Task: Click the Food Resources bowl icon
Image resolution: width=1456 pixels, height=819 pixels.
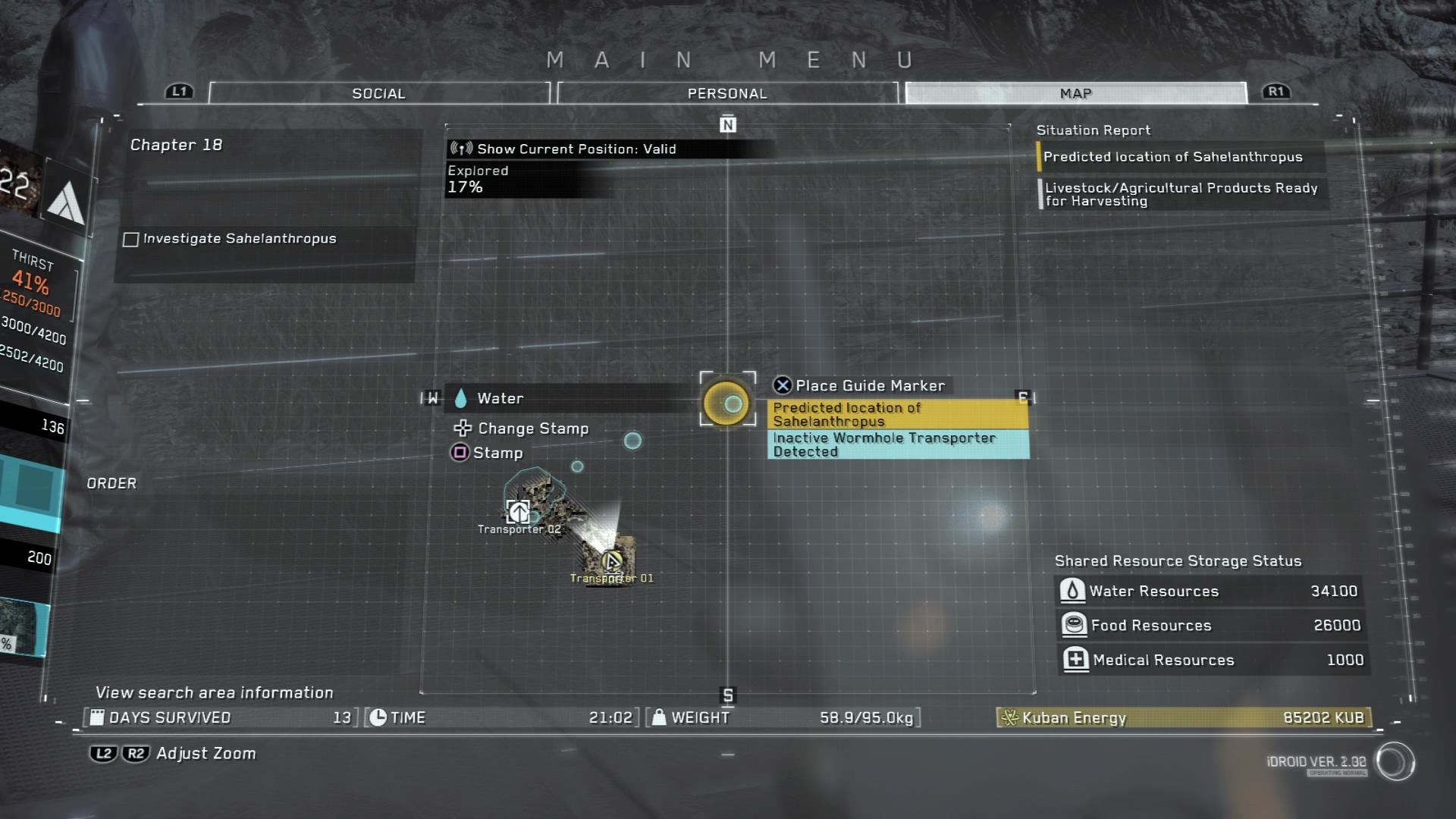Action: (1072, 623)
